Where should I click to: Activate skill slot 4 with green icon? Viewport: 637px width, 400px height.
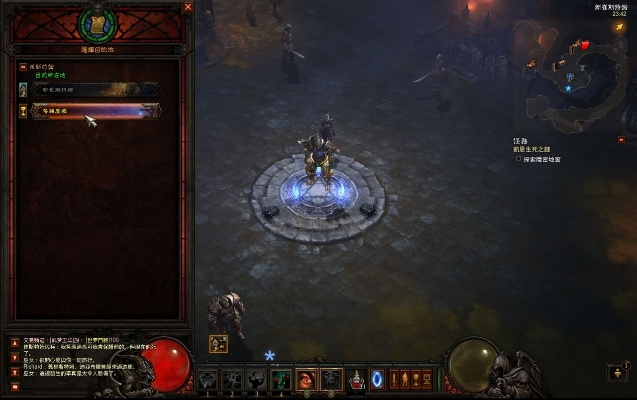(x=282, y=380)
